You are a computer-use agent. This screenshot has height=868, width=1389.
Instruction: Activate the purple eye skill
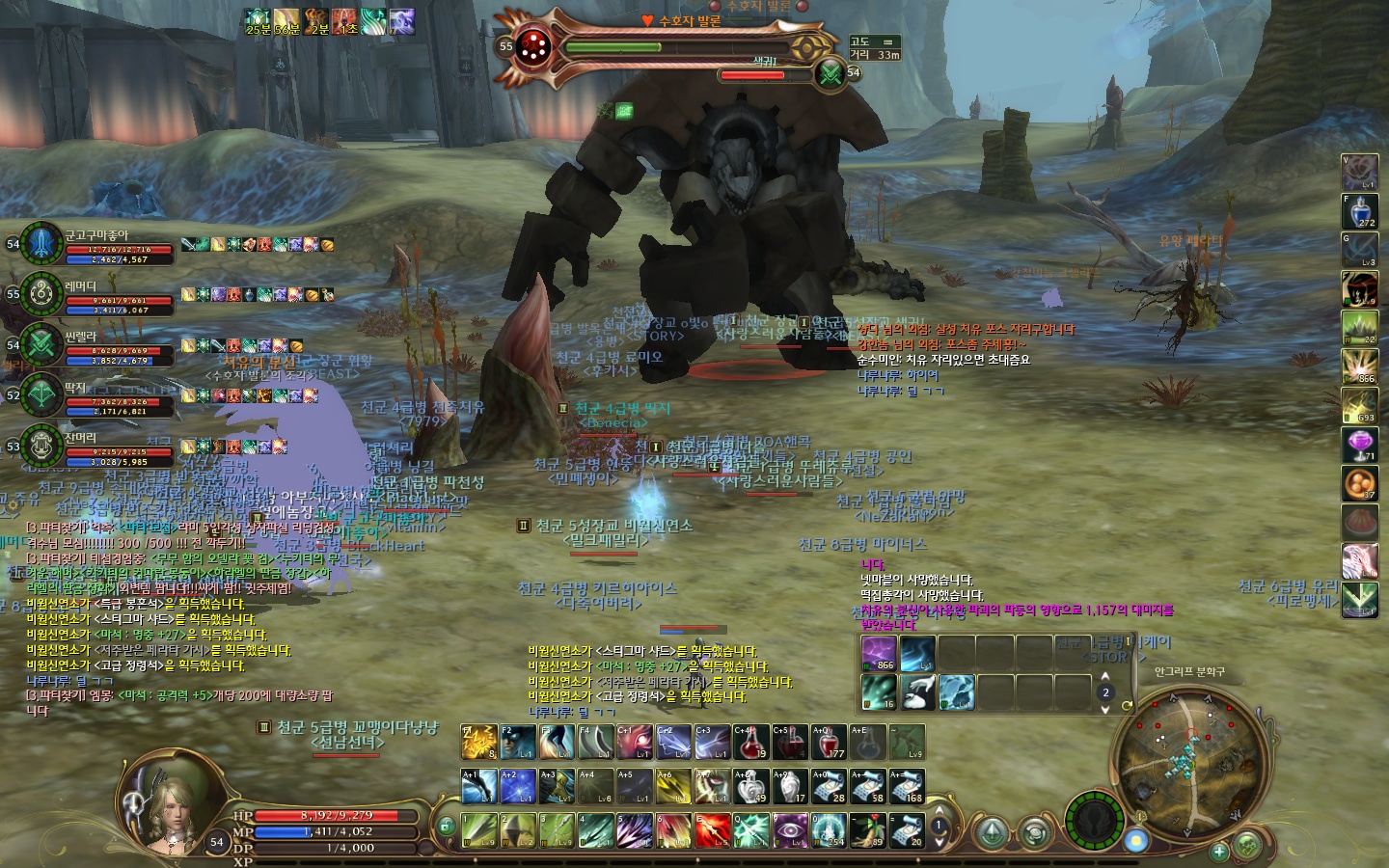tap(790, 829)
